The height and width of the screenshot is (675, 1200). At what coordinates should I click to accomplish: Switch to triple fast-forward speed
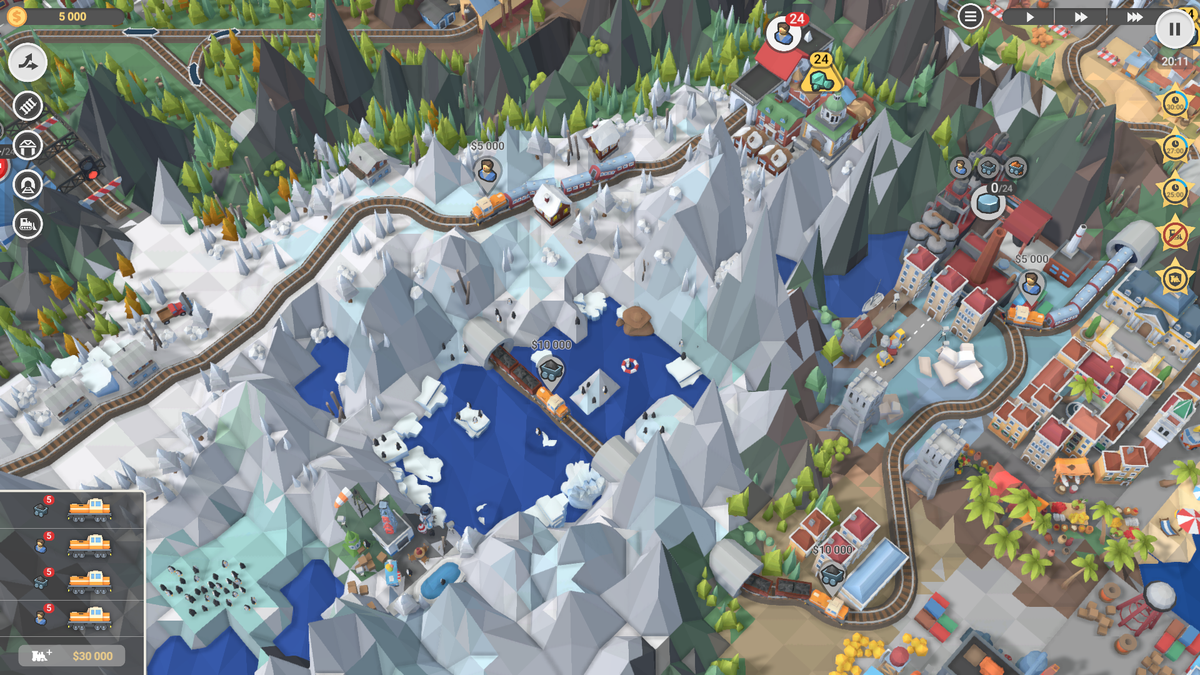[1134, 17]
